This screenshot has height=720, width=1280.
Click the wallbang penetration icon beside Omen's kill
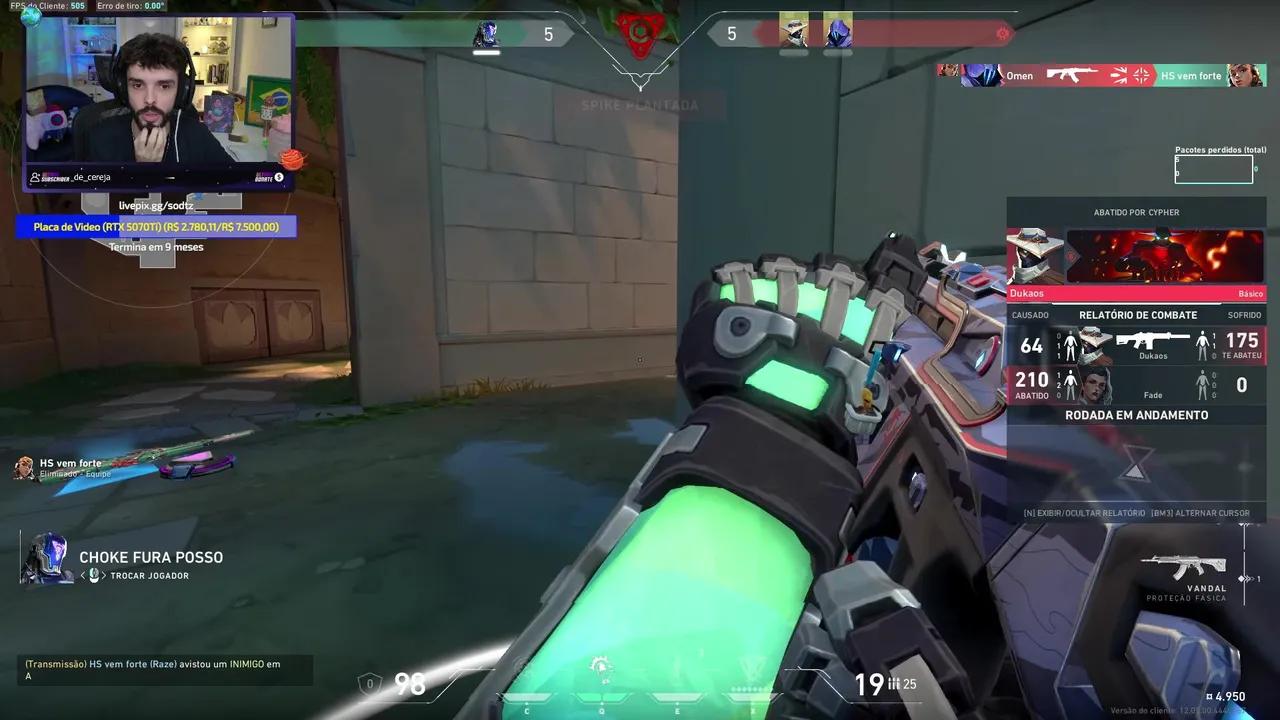click(1121, 75)
